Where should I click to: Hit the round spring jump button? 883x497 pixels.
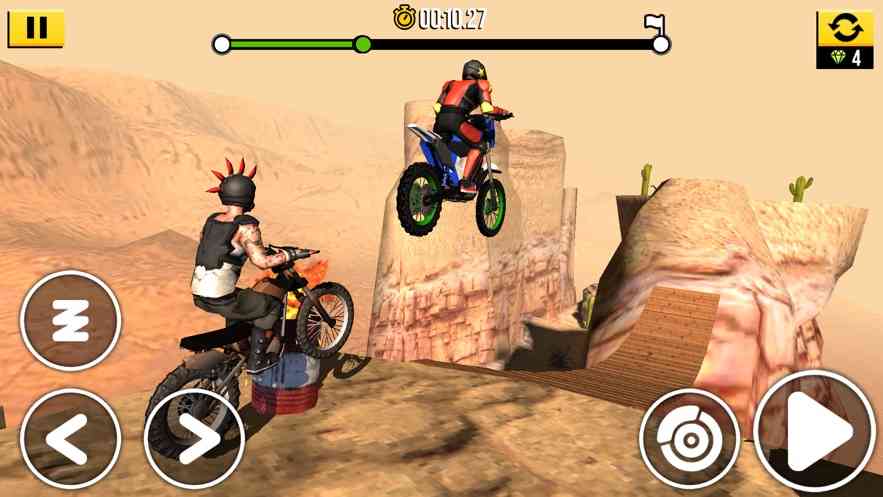[x=70, y=320]
